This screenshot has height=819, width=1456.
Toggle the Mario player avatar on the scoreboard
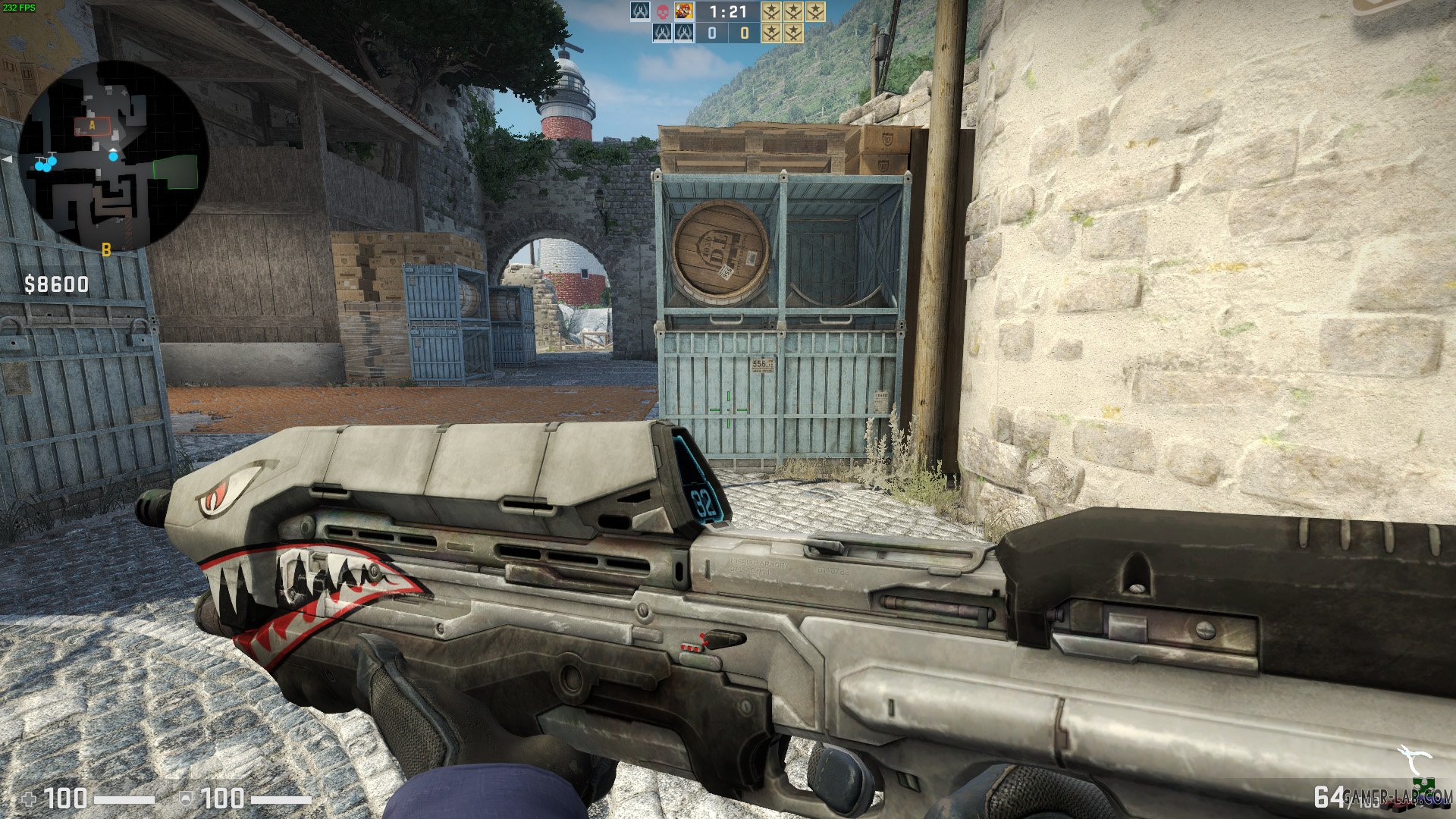(x=684, y=11)
